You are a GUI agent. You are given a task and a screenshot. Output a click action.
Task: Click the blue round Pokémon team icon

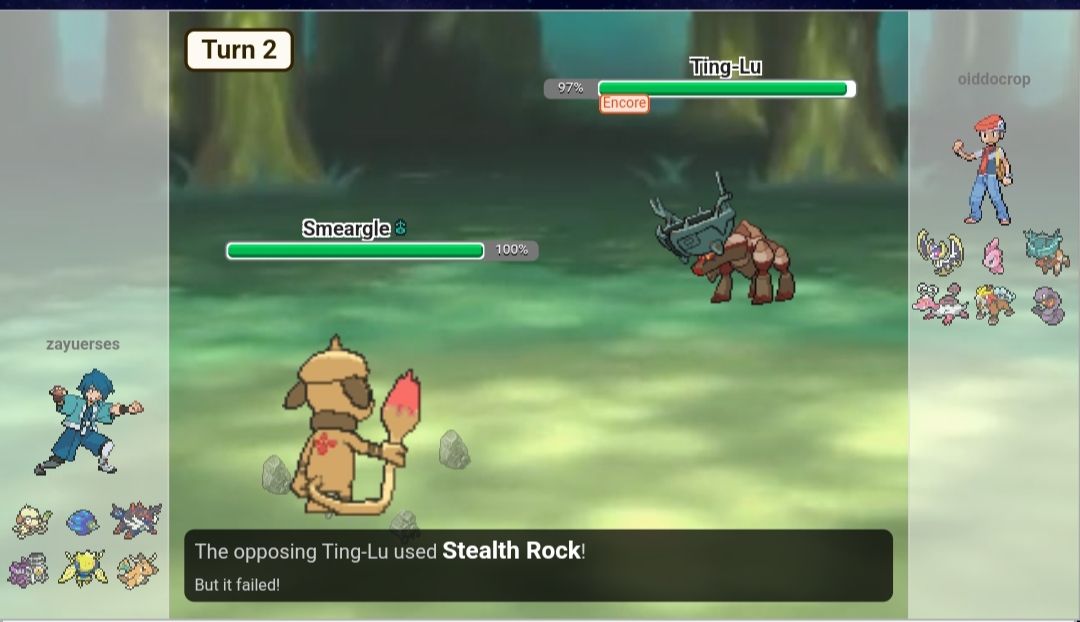[x=83, y=522]
